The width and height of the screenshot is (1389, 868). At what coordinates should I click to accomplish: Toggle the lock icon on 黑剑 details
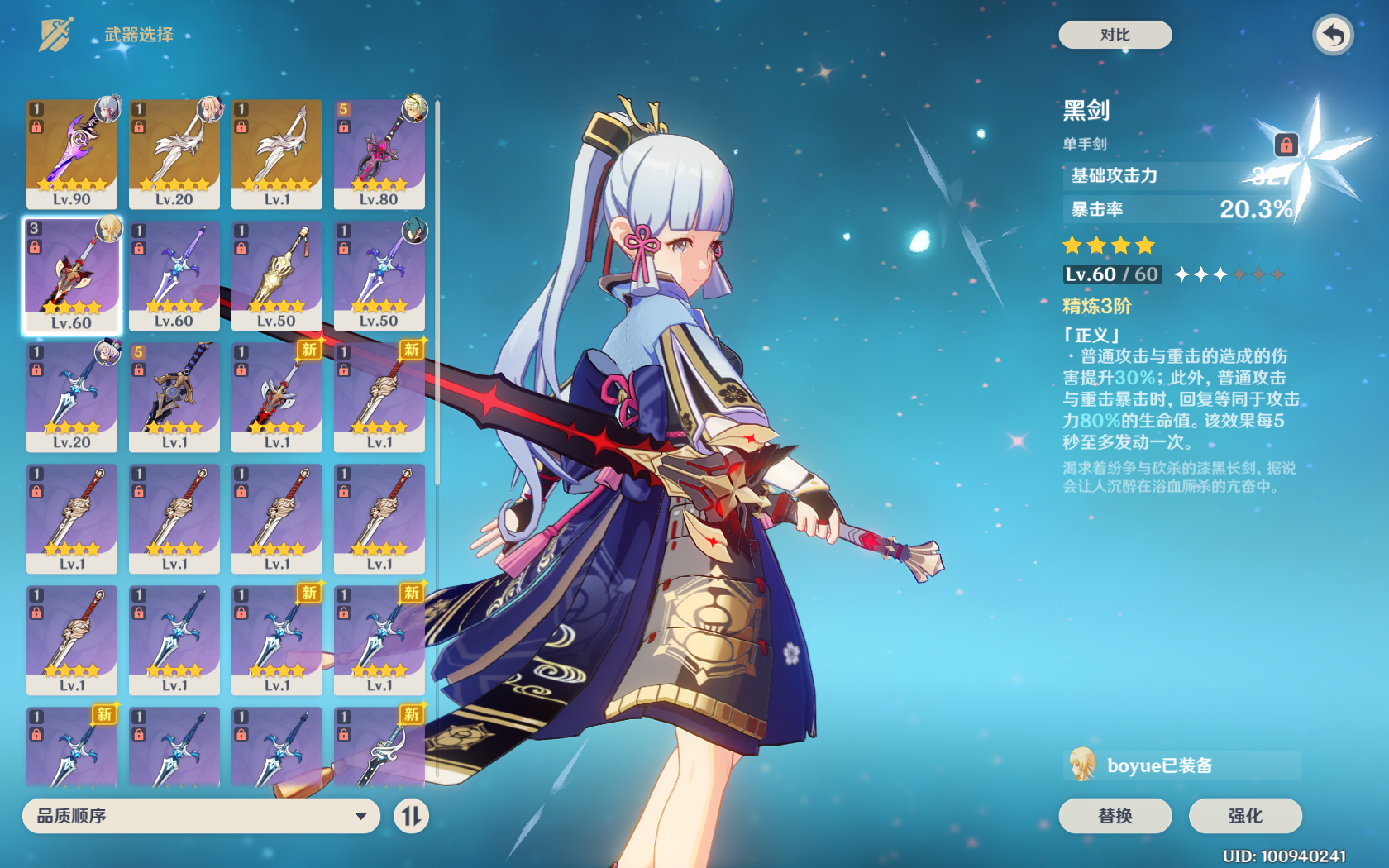click(1286, 145)
